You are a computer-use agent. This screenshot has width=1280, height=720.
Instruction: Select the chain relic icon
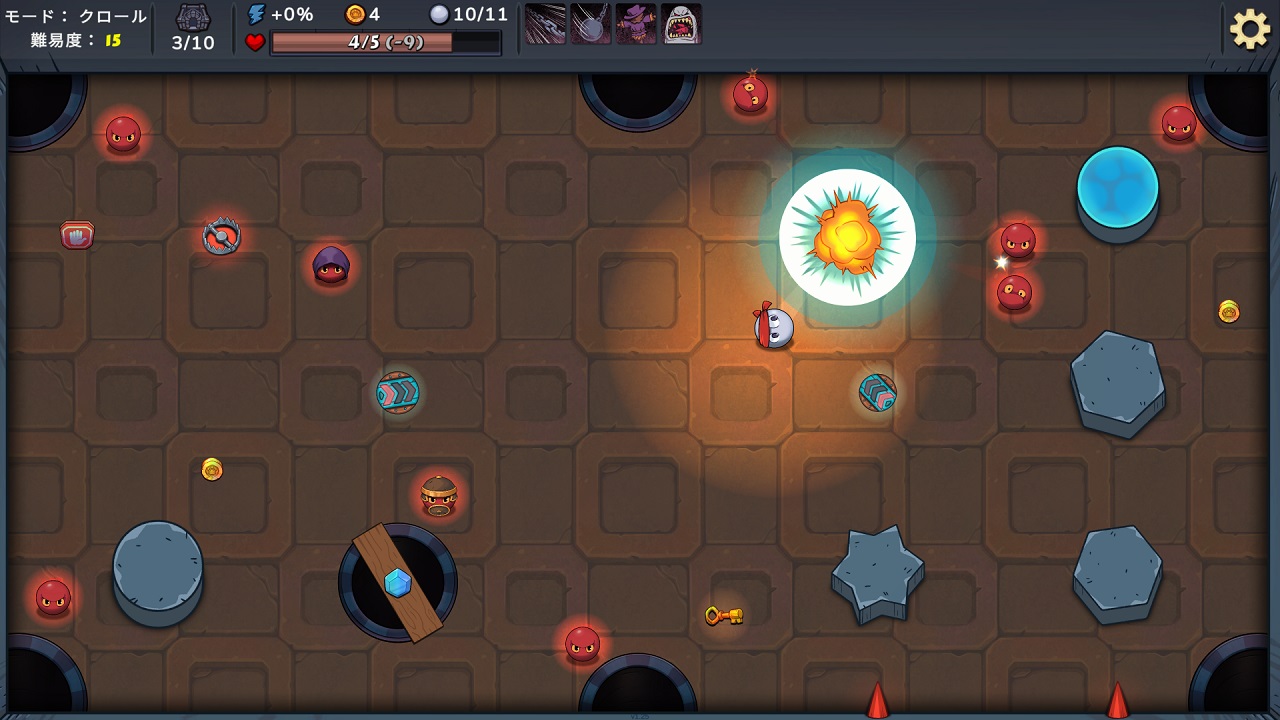click(545, 24)
